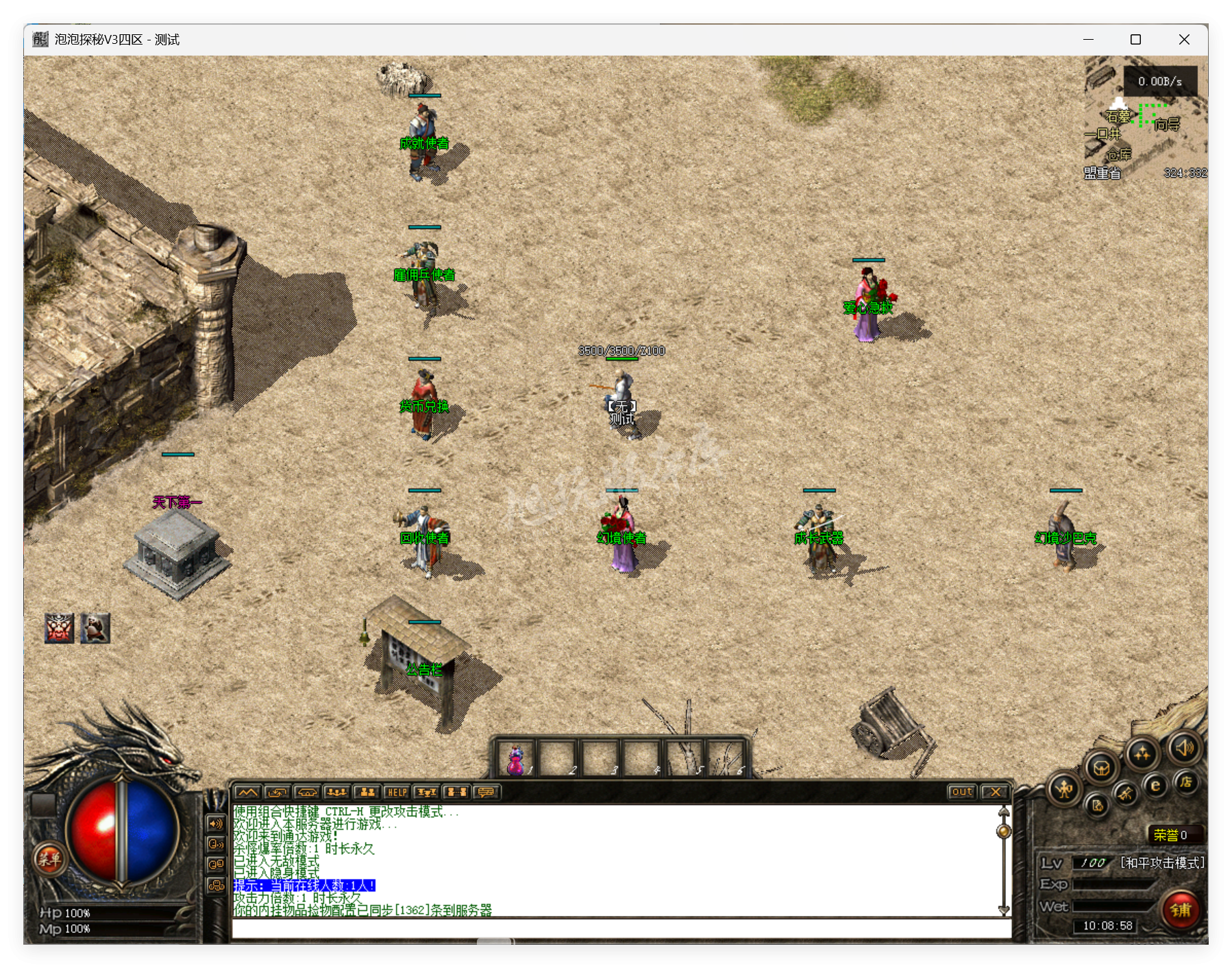Image resolution: width=1232 pixels, height=968 pixels.
Task: Open the red 铺 stall button
Action: 1181,910
